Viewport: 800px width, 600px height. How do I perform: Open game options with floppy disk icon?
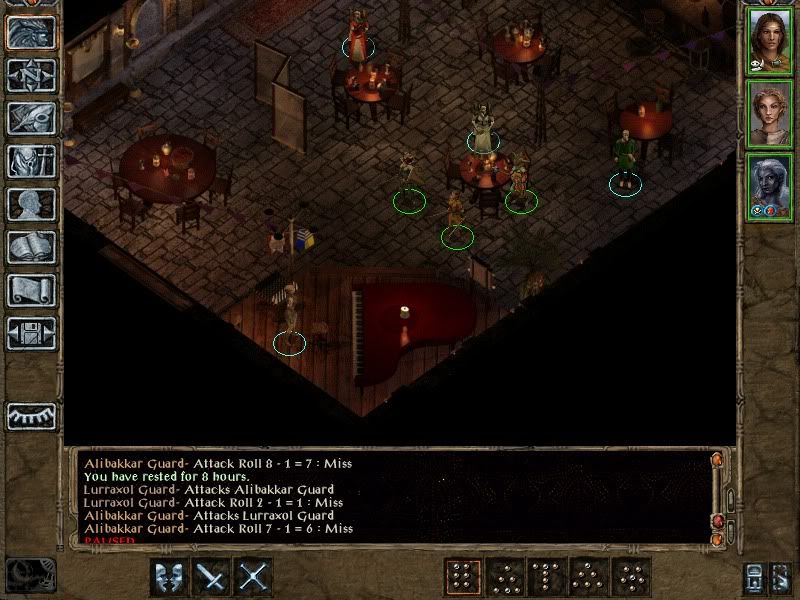tap(31, 333)
